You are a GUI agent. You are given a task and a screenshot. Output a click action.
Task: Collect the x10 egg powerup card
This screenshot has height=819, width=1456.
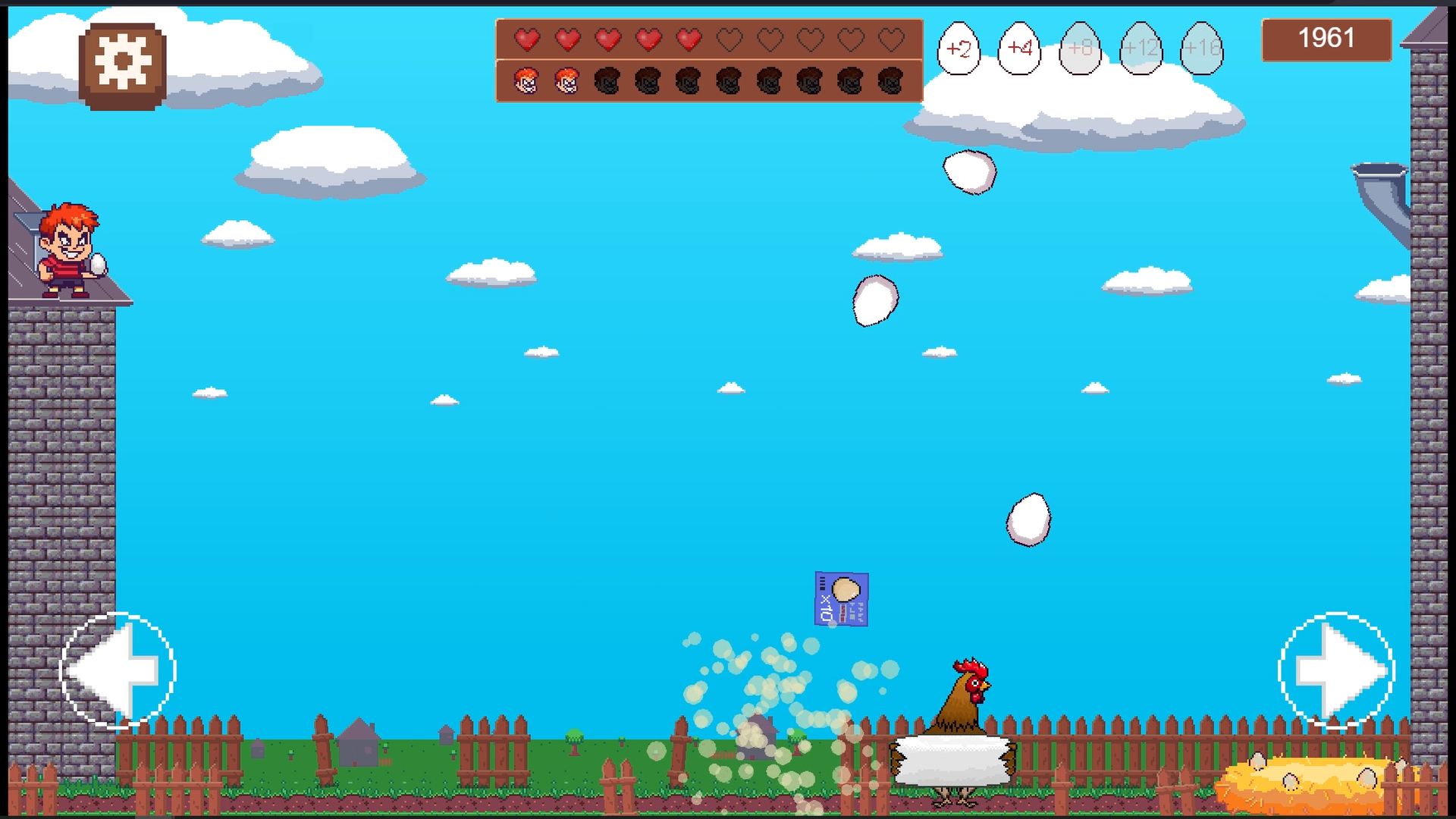click(842, 598)
